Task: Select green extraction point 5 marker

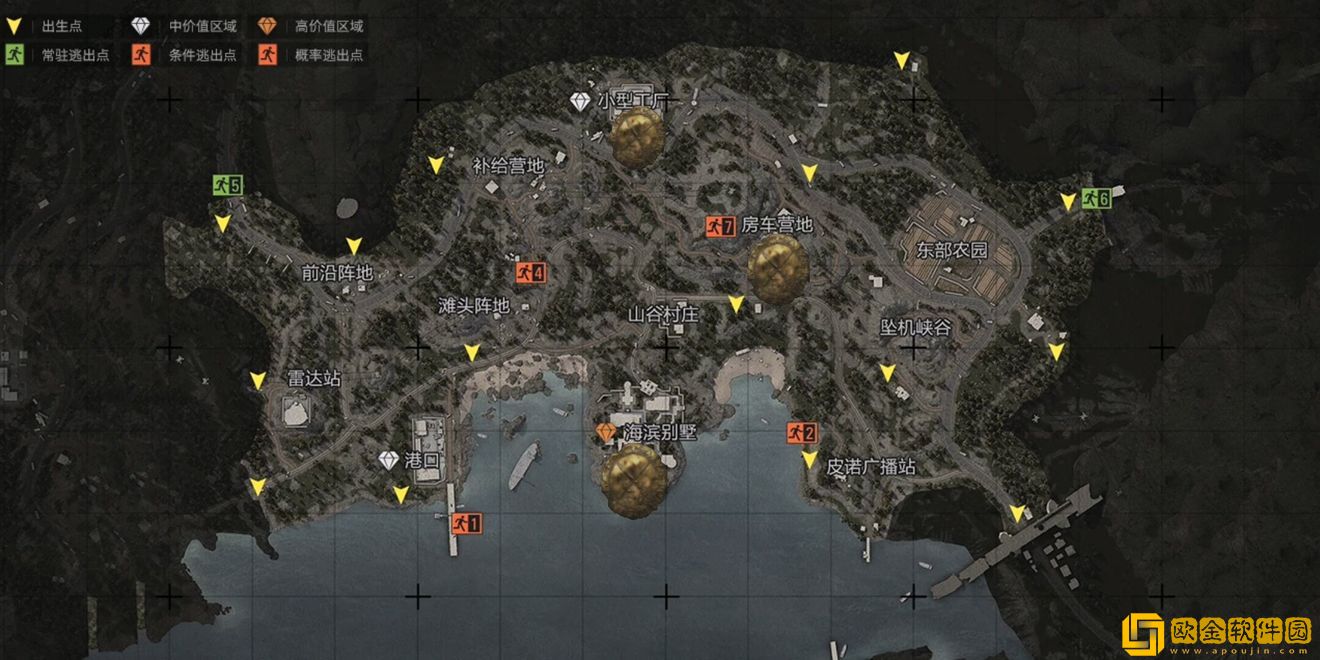Action: coord(228,184)
